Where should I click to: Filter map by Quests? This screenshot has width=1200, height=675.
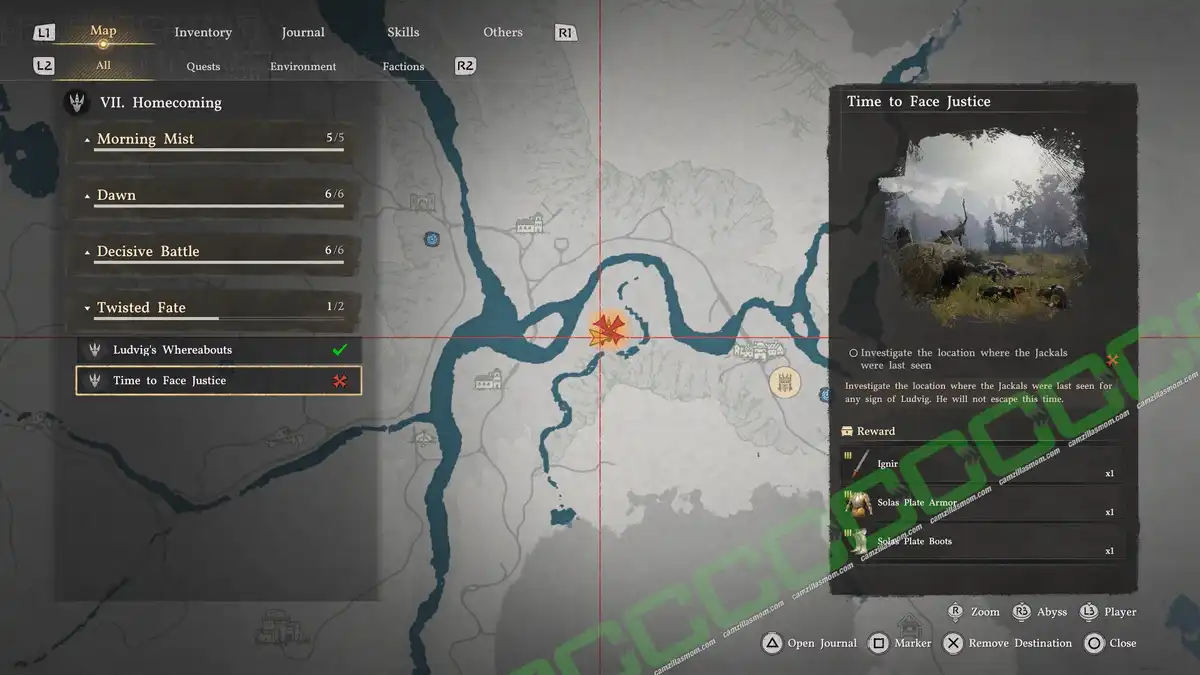pyautogui.click(x=203, y=66)
